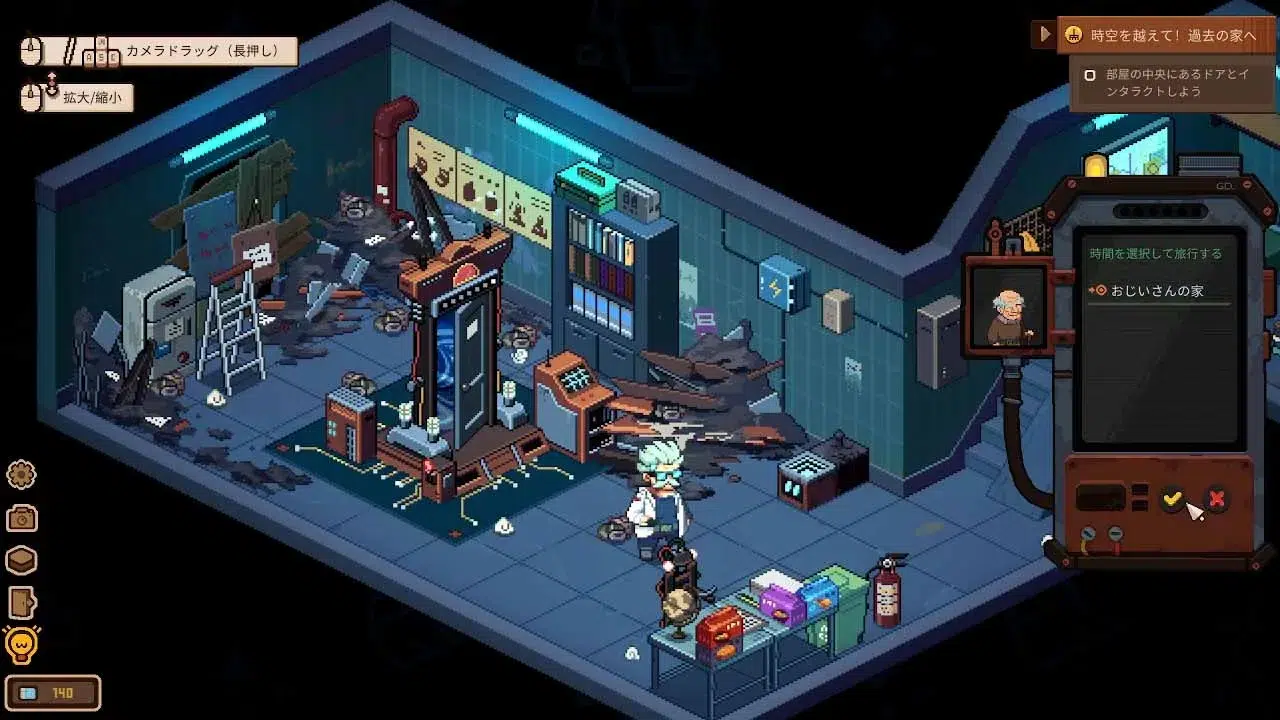Open the camera photo mode icon
The image size is (1280, 720).
point(21,518)
